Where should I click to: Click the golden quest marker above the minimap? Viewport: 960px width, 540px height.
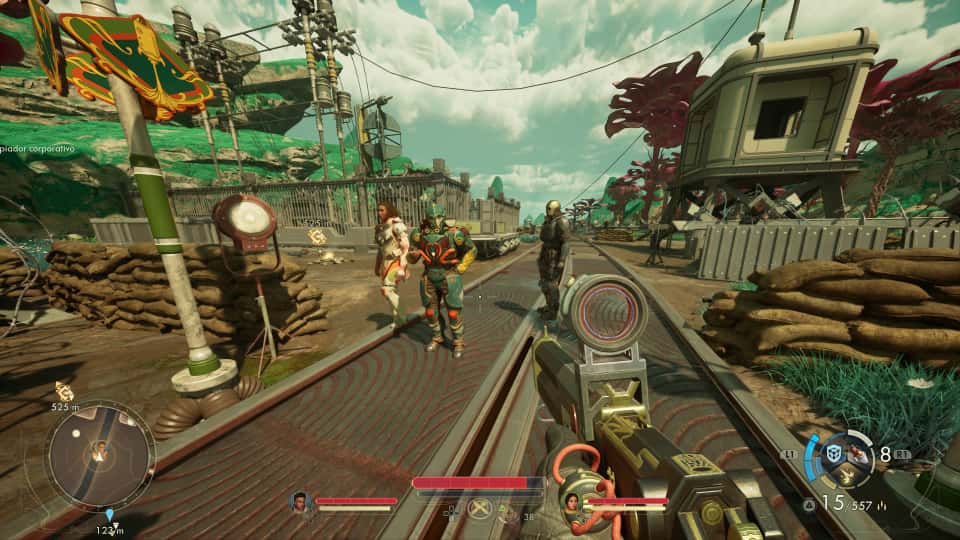(x=64, y=391)
